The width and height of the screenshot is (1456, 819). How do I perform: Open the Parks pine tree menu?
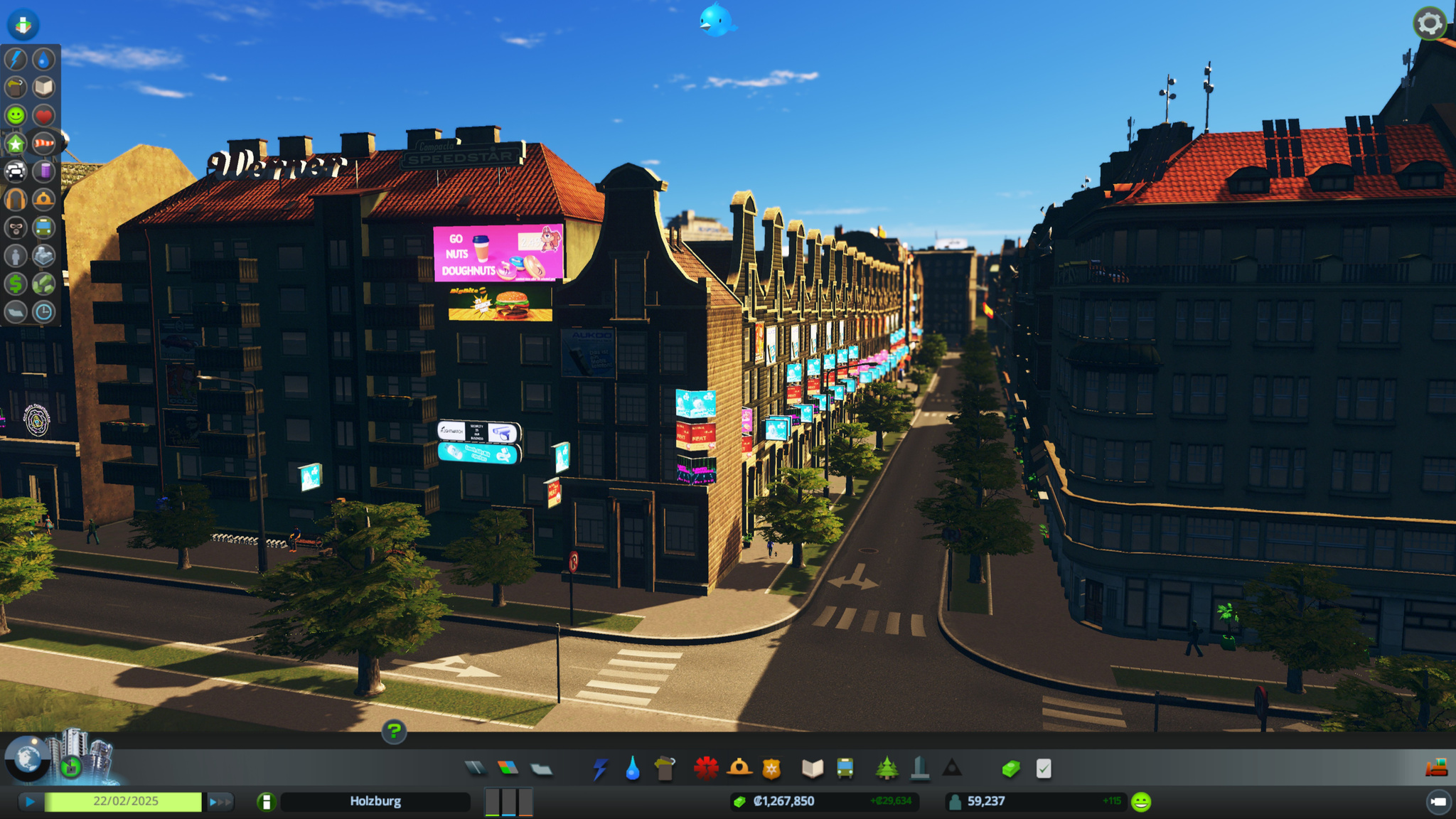click(x=887, y=768)
